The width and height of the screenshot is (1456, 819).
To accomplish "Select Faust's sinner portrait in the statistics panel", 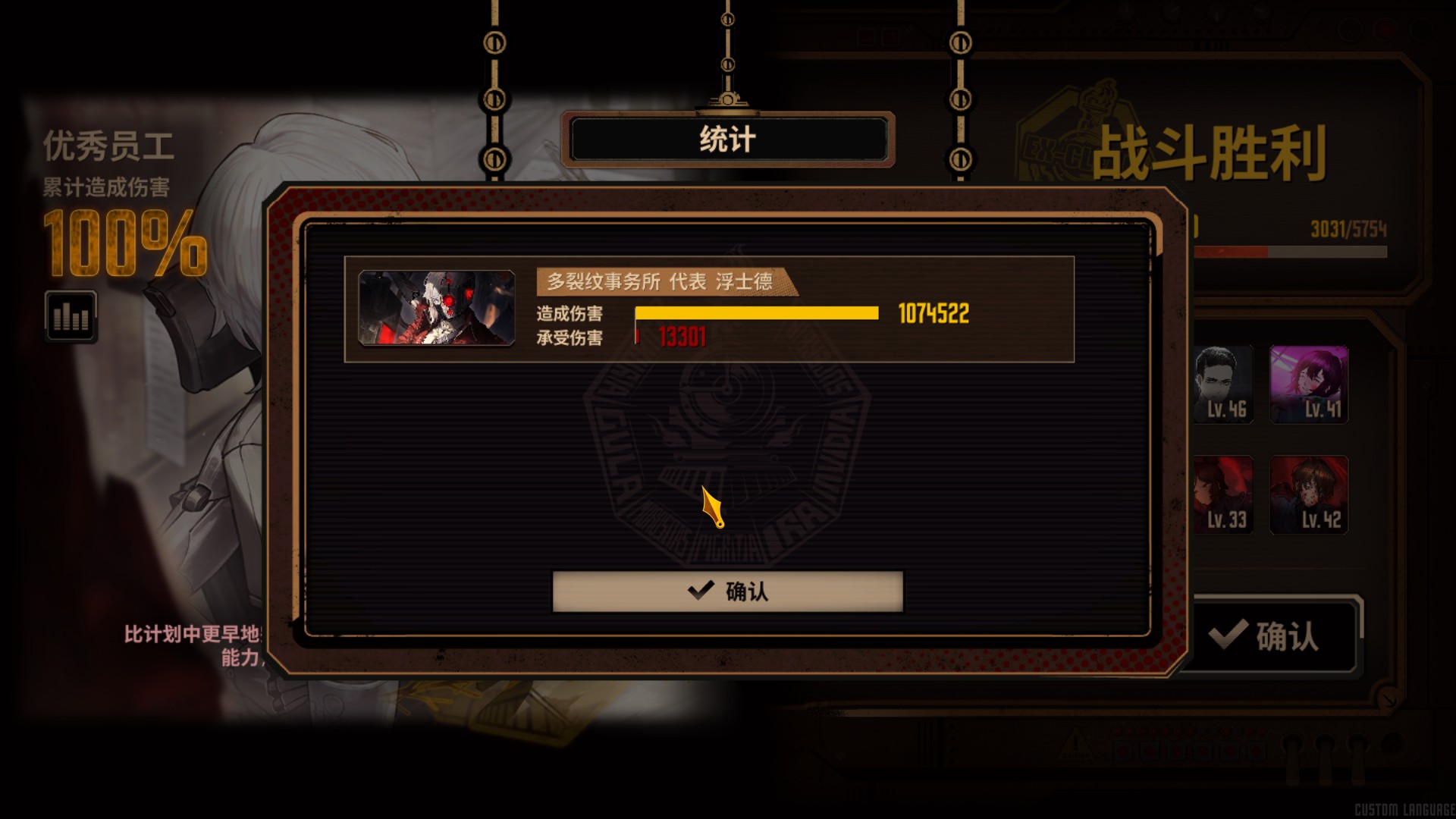I will pyautogui.click(x=438, y=309).
